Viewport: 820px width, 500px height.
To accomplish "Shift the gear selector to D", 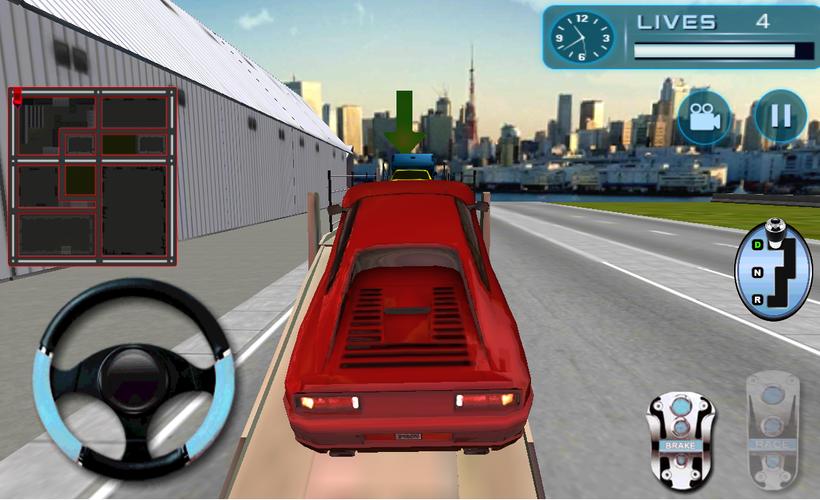I will coord(758,244).
